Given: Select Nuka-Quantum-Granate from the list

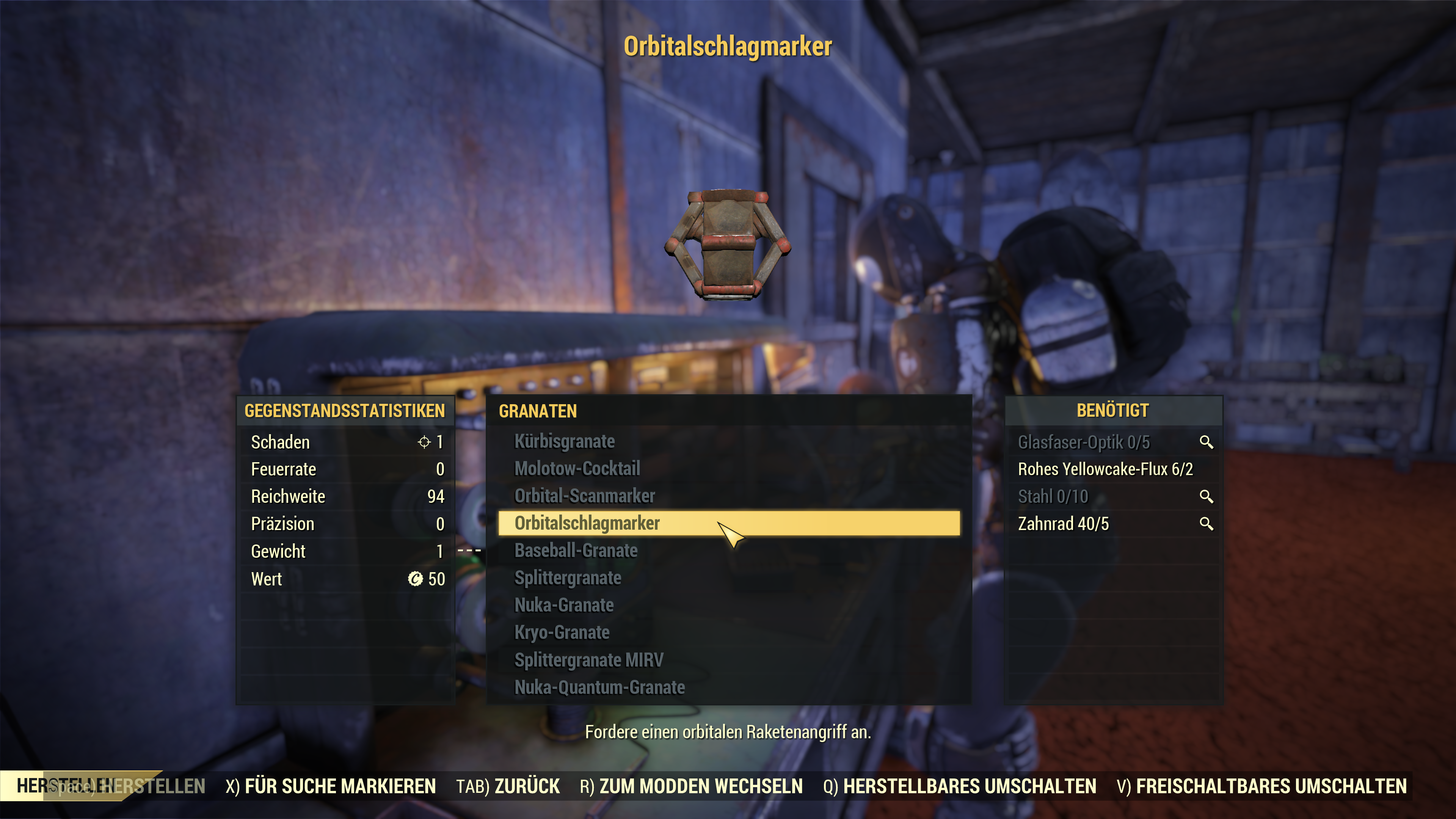Looking at the screenshot, I should [599, 687].
